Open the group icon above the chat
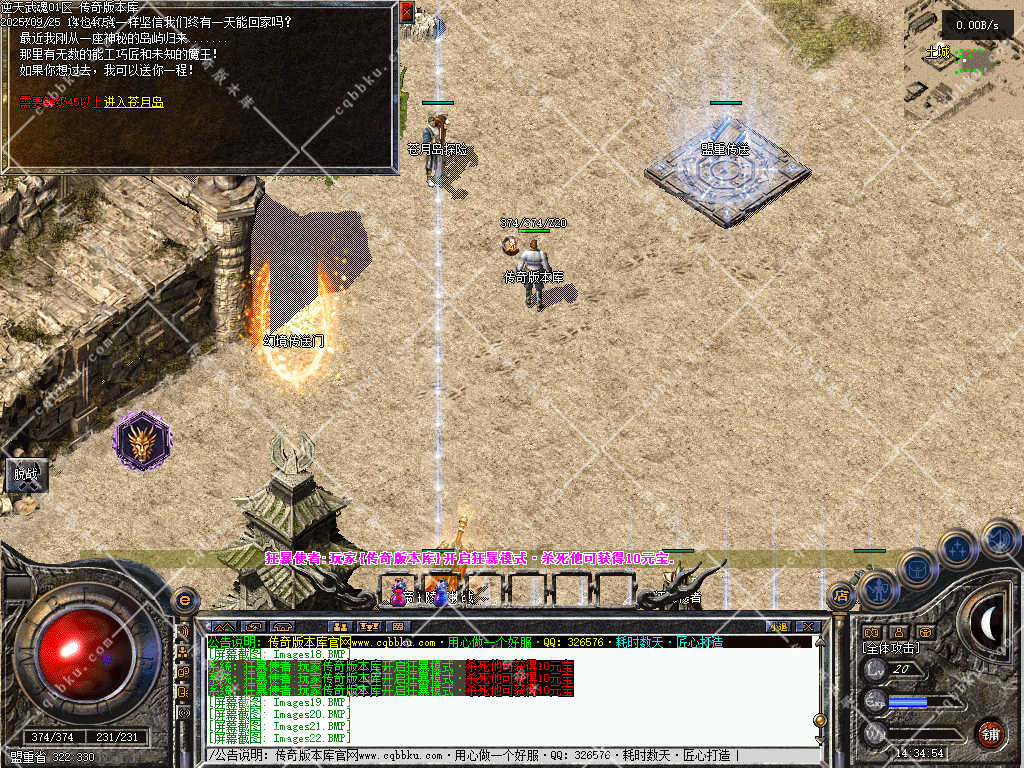 [x=341, y=627]
